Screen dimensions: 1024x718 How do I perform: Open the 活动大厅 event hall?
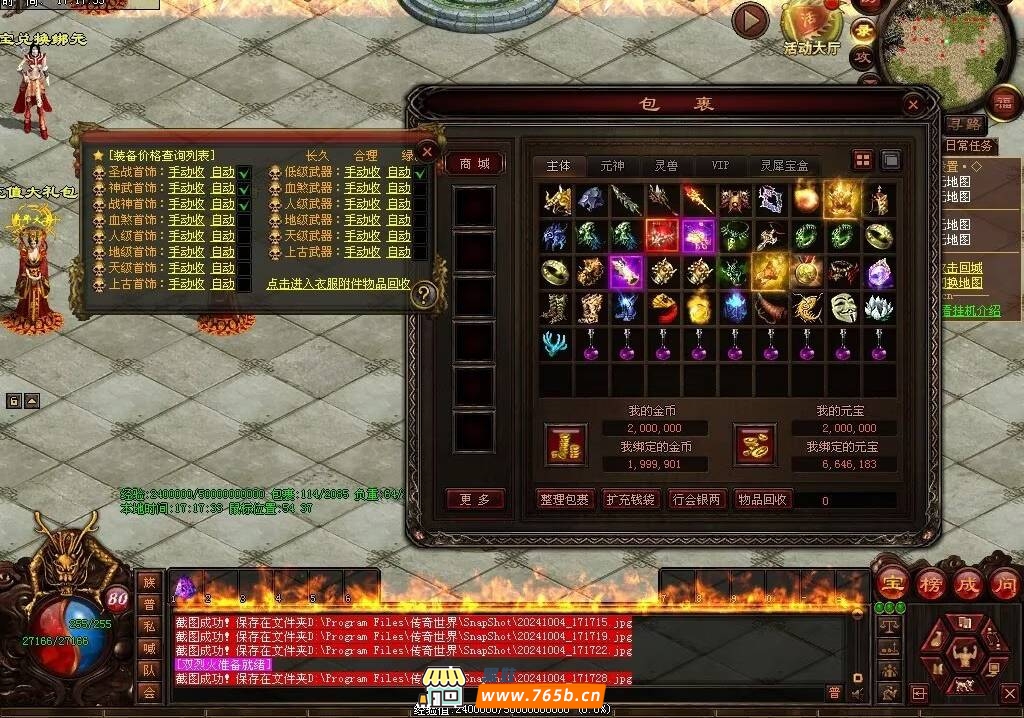(811, 30)
